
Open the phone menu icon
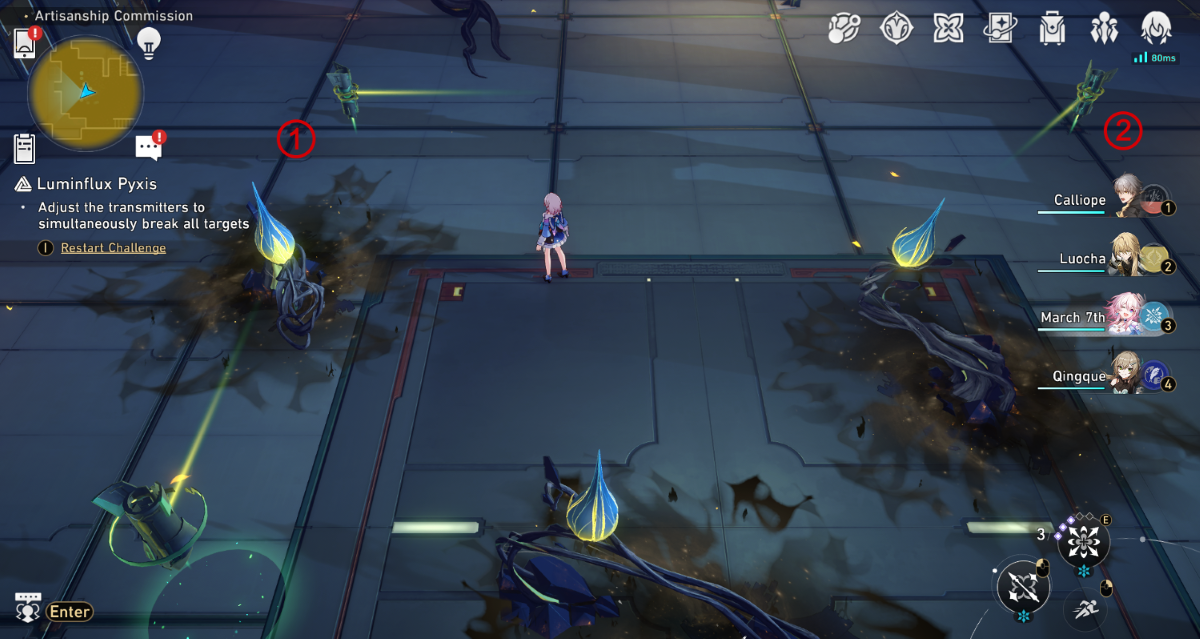pyautogui.click(x=25, y=43)
